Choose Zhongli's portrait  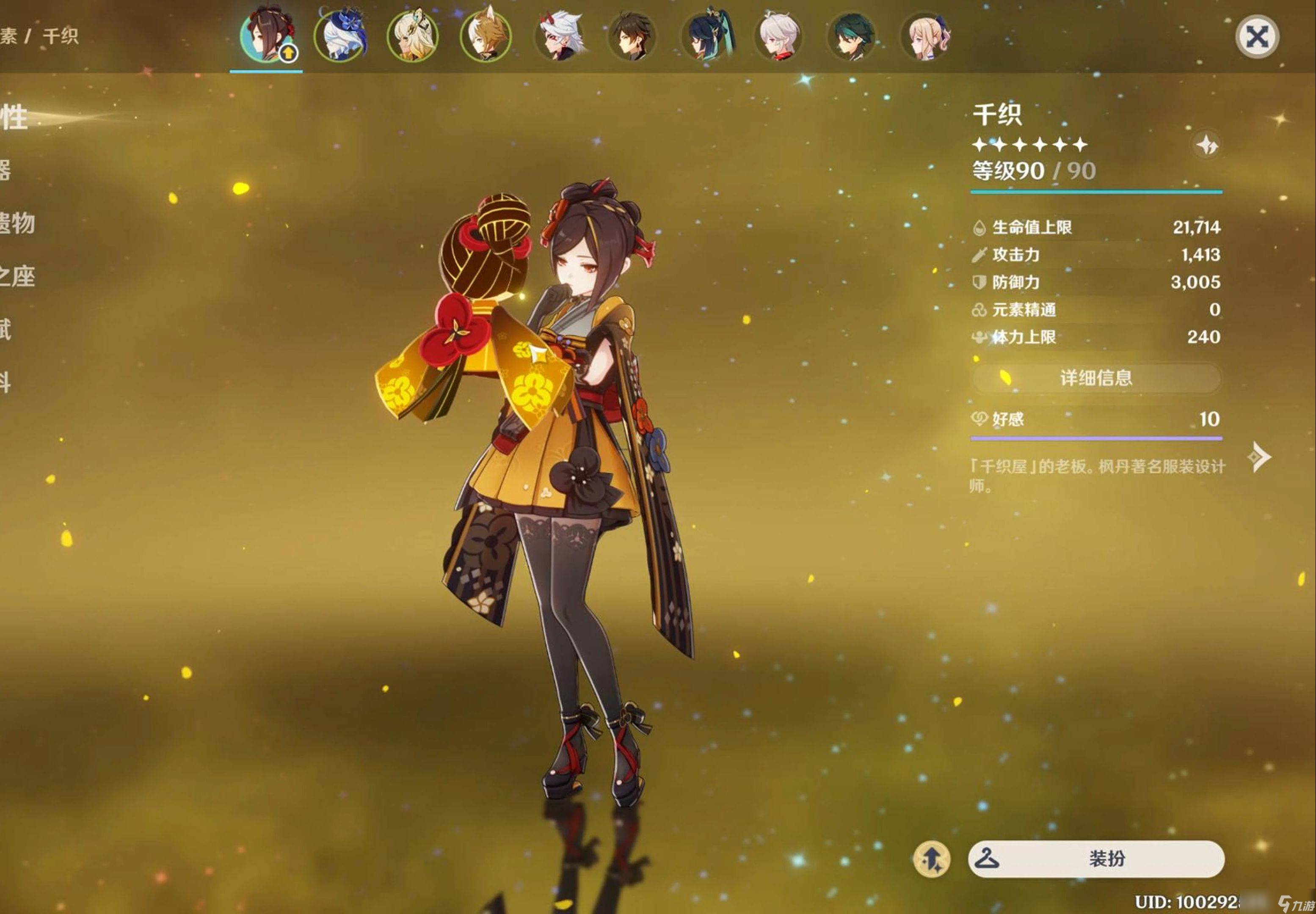pyautogui.click(x=632, y=36)
